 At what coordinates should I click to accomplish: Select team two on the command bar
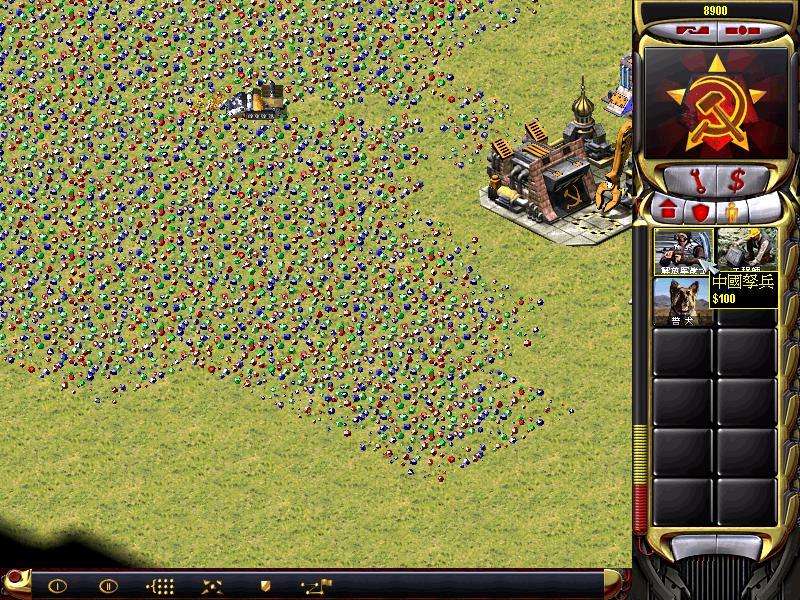(x=108, y=586)
